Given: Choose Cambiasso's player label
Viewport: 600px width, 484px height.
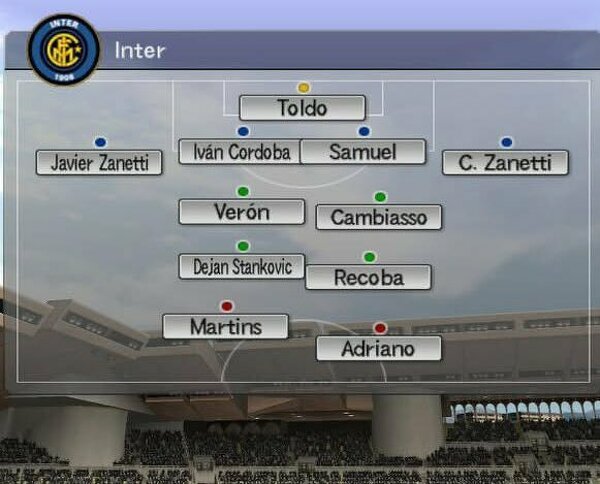Looking at the screenshot, I should click(378, 217).
